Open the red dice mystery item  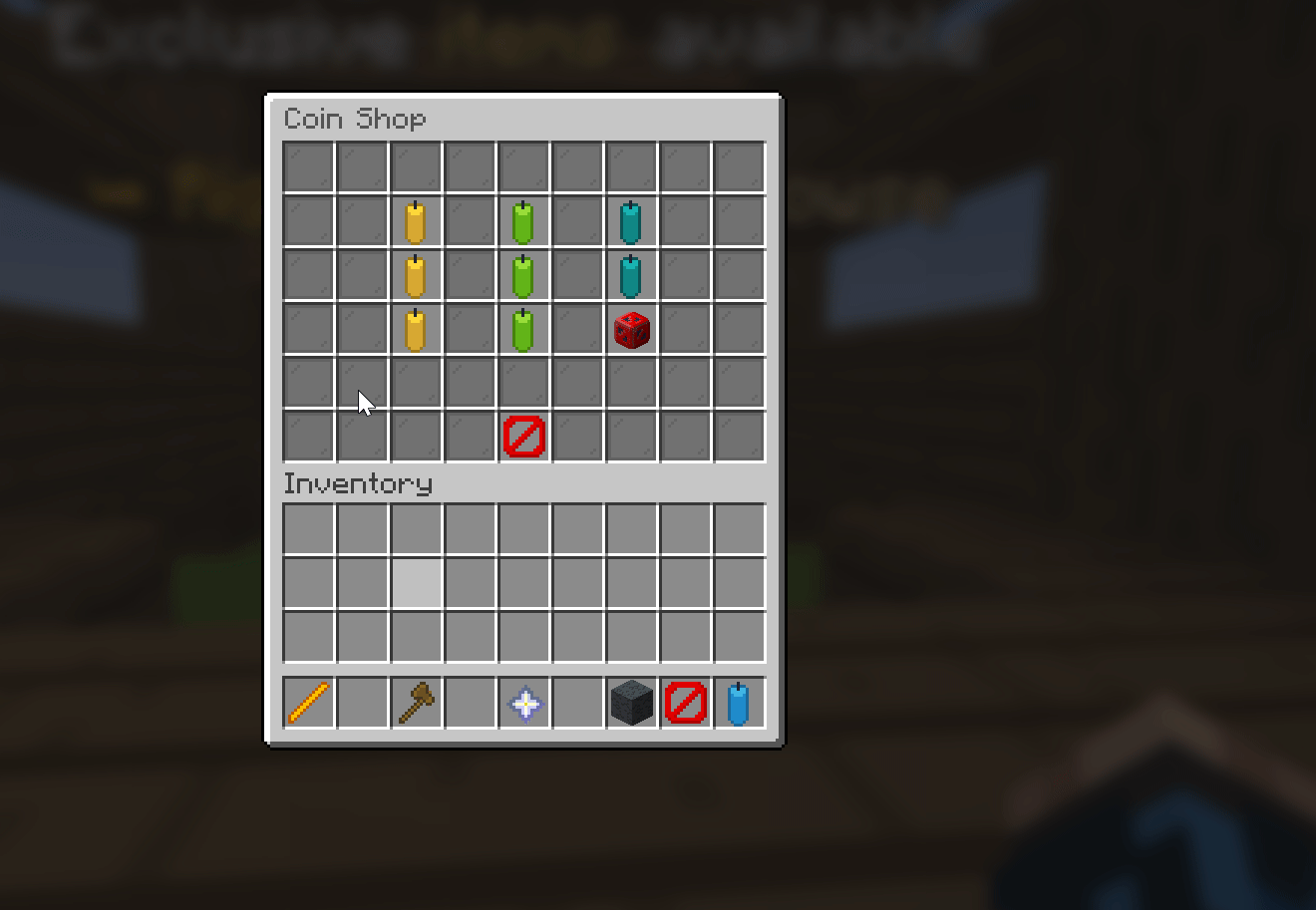pyautogui.click(x=631, y=329)
